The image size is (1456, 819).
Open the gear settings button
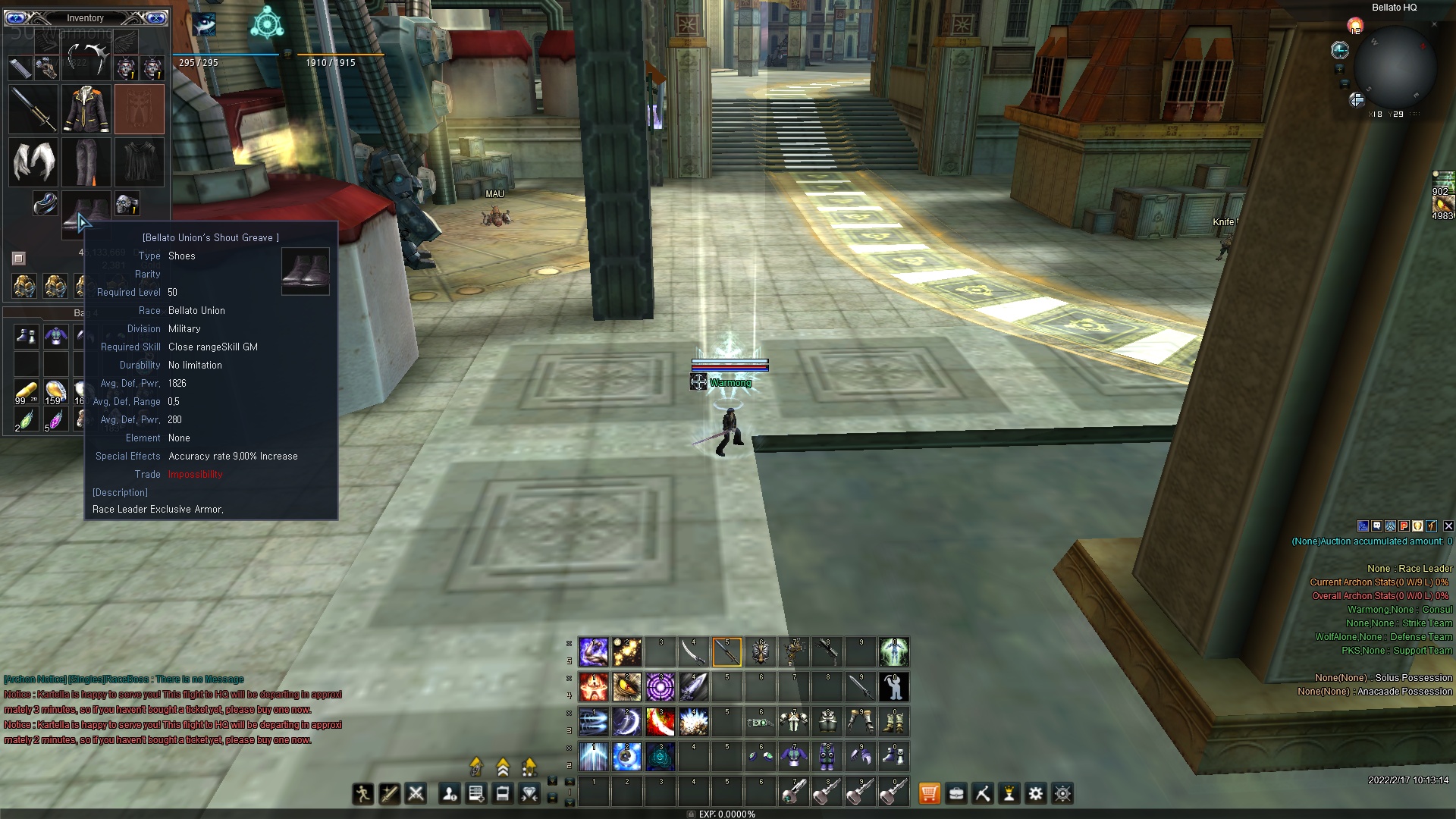[x=1035, y=794]
